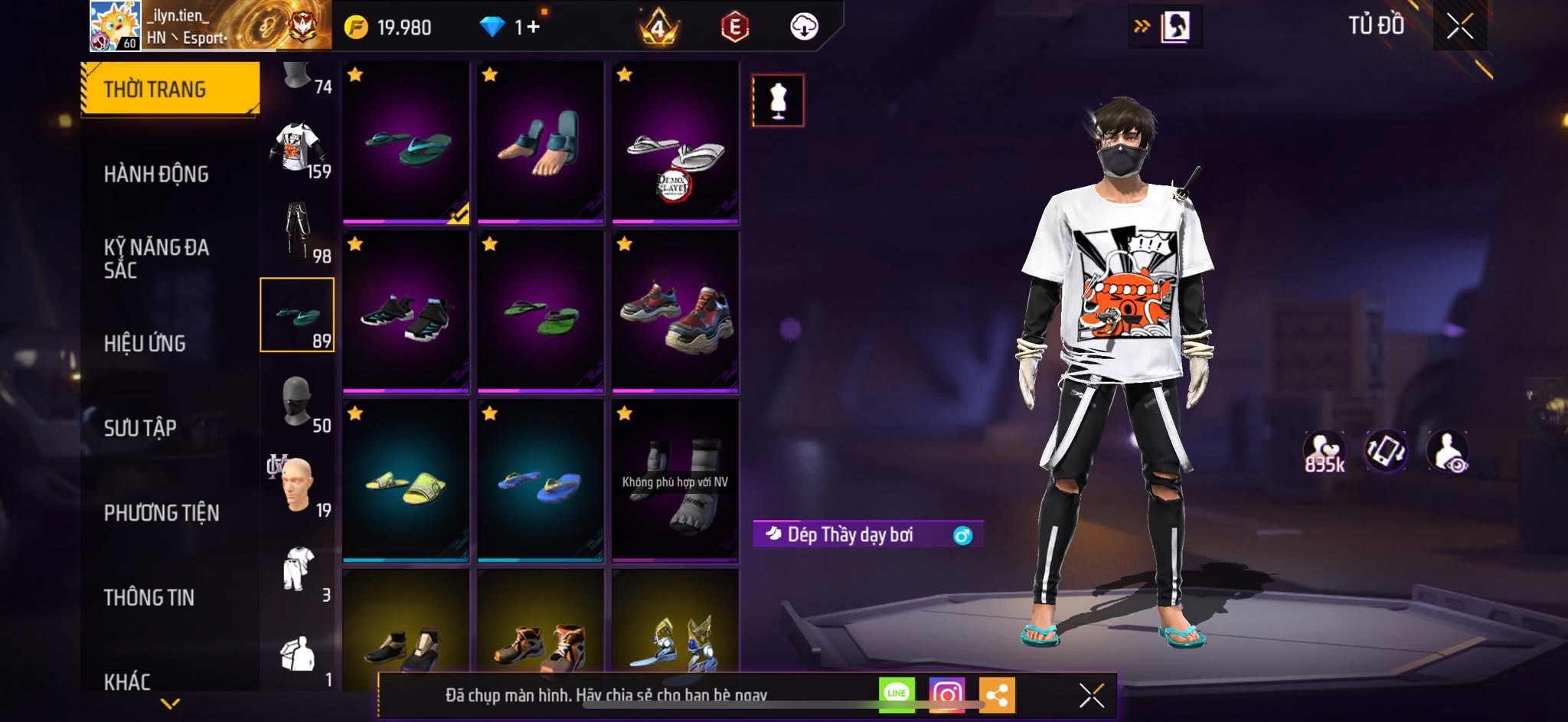Share screenshot via the Instagram button
The height and width of the screenshot is (722, 1568).
tap(947, 693)
